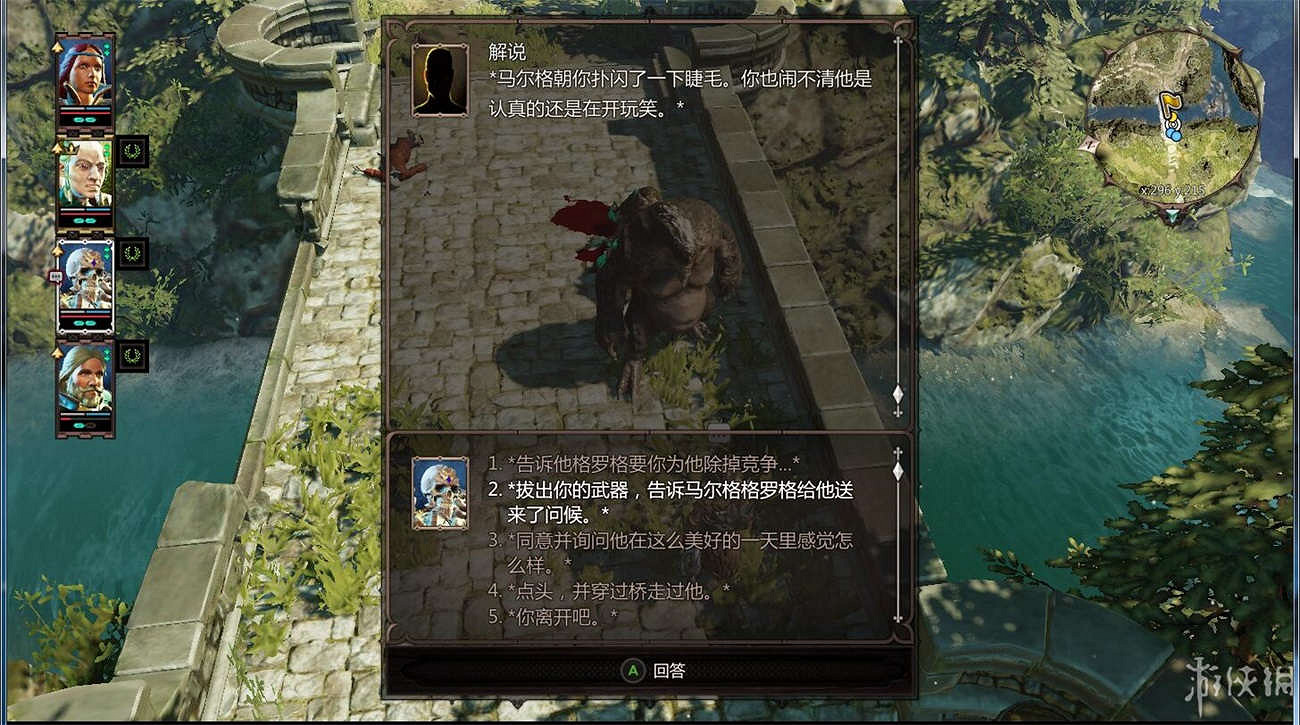Click the narrator silhouette portrait in the dialogue box

pyautogui.click(x=438, y=80)
